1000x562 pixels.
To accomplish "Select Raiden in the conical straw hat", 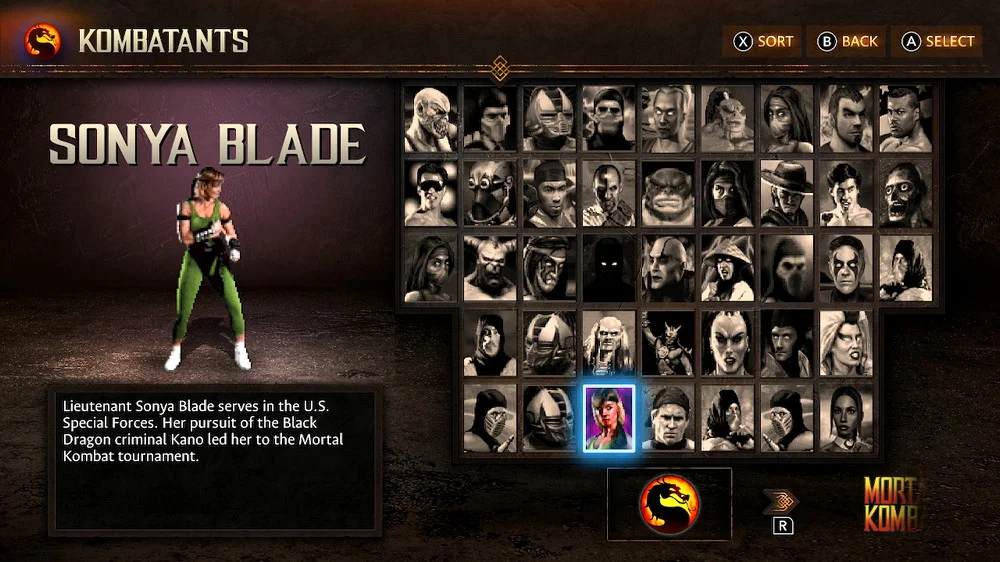I will tap(727, 268).
